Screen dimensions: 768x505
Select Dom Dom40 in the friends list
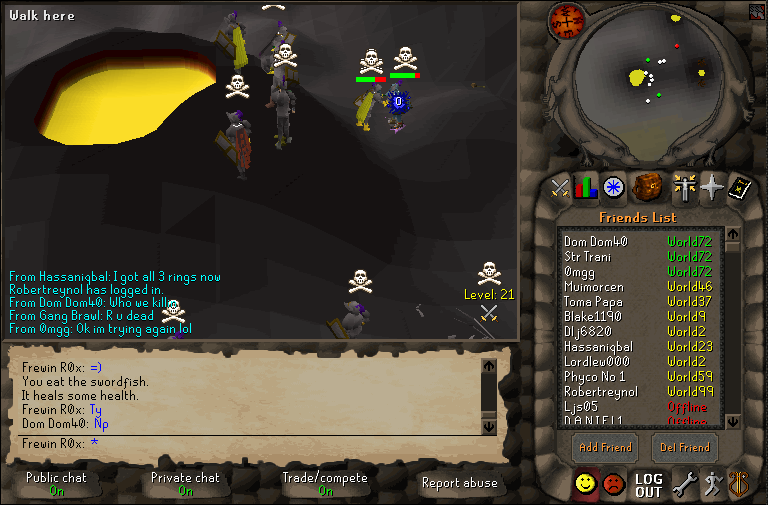pos(596,241)
